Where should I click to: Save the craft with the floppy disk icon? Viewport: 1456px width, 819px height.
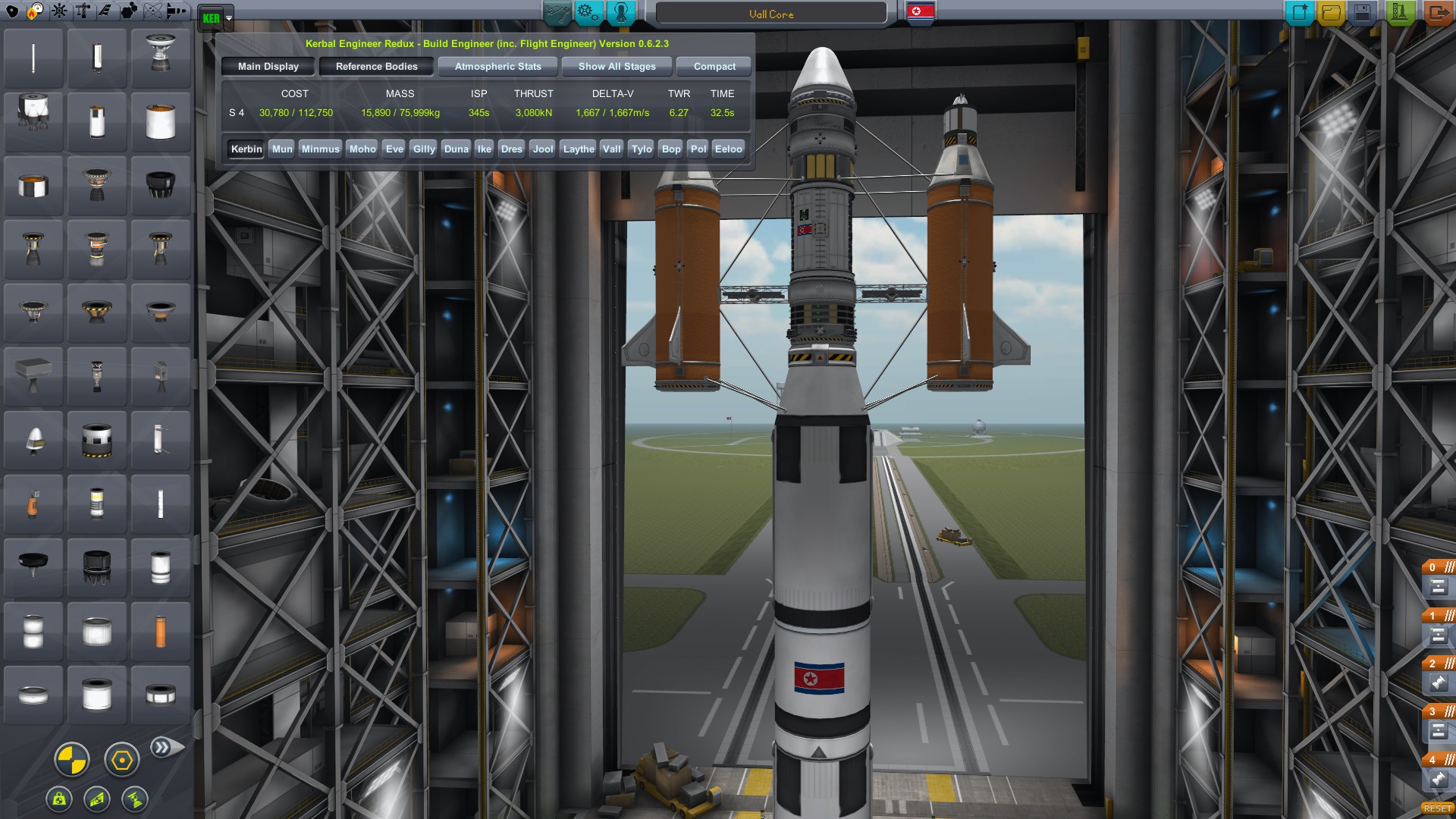(1363, 12)
